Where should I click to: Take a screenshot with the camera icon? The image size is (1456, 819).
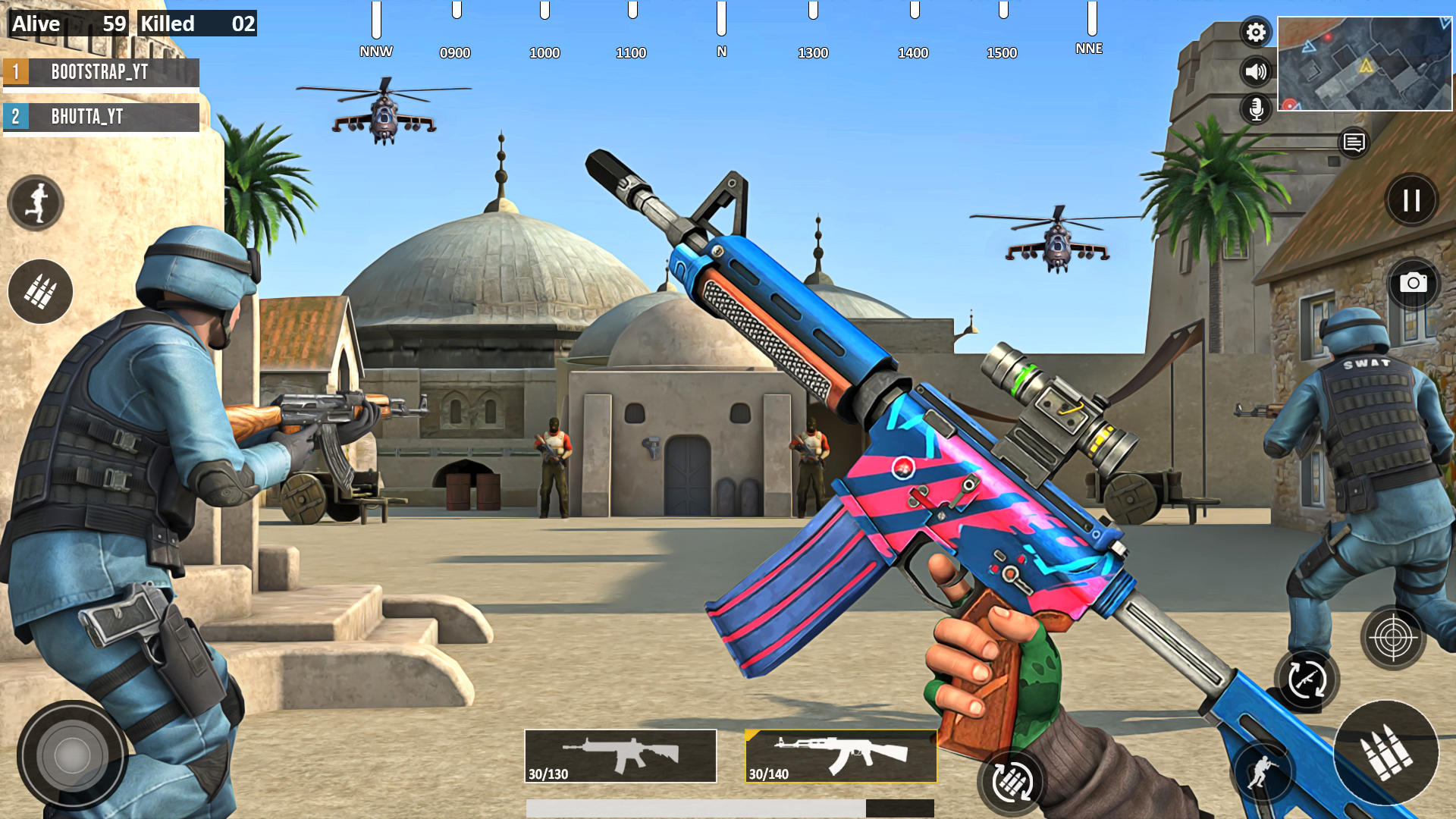pyautogui.click(x=1414, y=284)
